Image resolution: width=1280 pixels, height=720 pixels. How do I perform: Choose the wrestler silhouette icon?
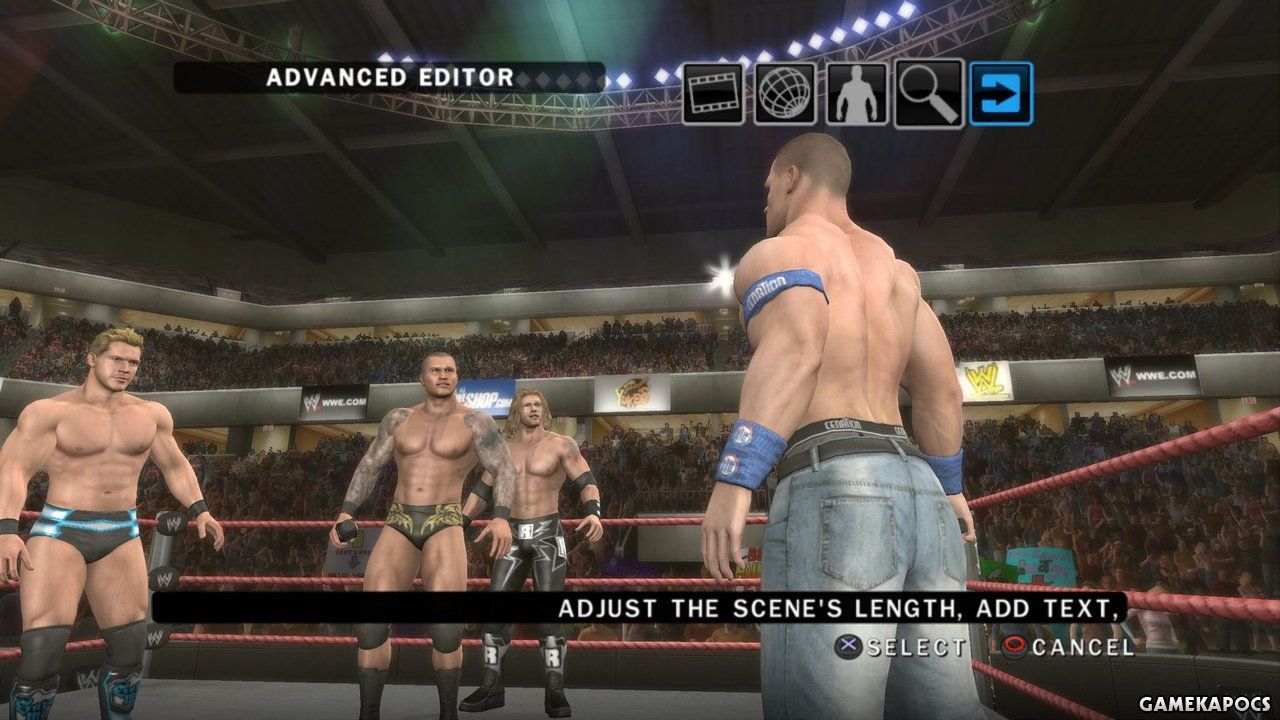click(x=857, y=94)
